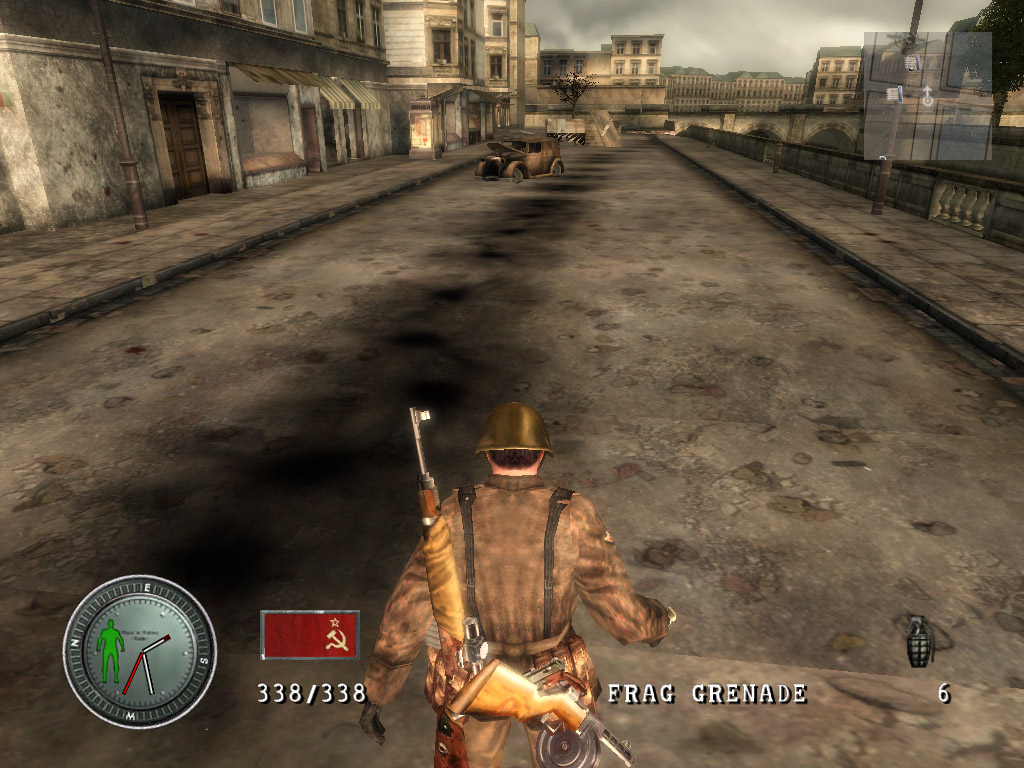The image size is (1024, 768).
Task: Open the translucent minimap overlay
Action: pos(927,95)
